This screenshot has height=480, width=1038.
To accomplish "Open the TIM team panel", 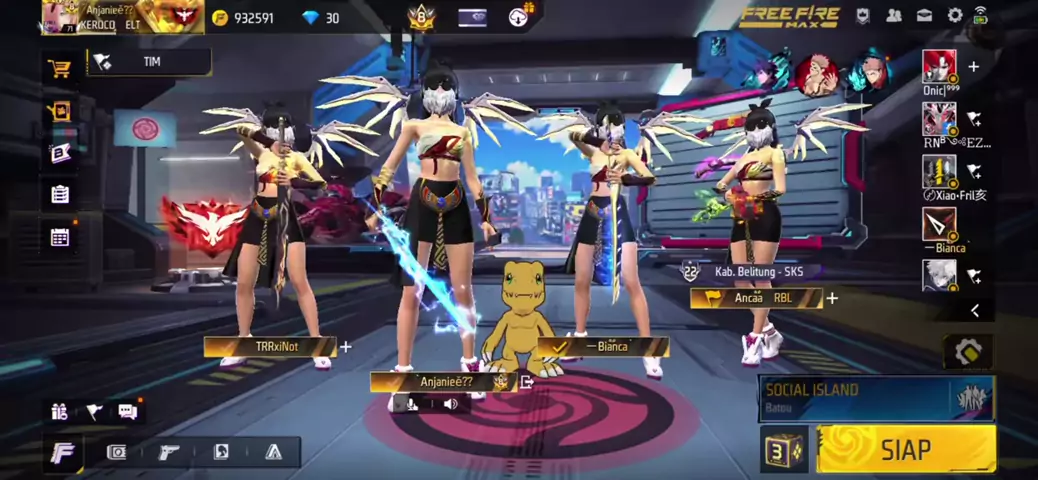I will coord(150,62).
